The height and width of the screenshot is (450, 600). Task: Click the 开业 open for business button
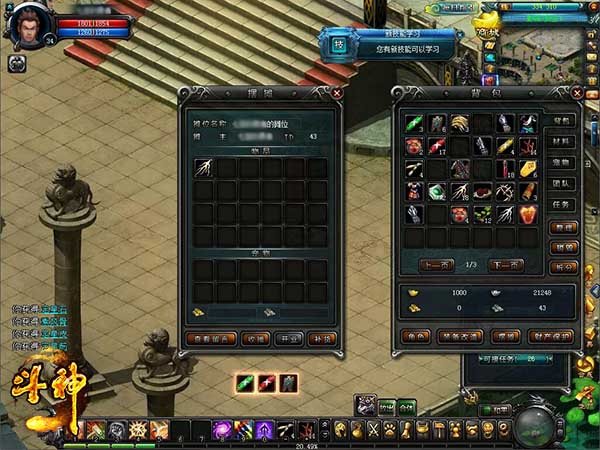point(289,338)
